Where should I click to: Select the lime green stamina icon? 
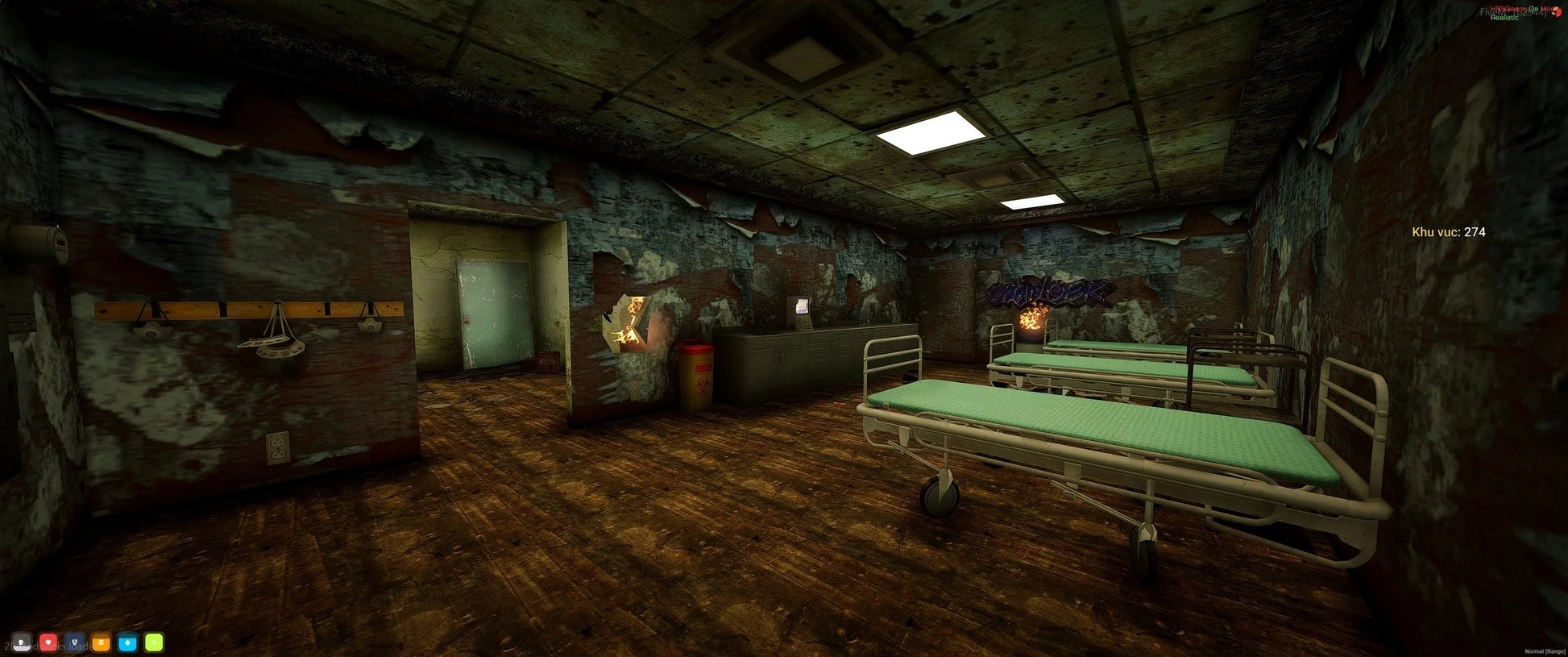tap(154, 642)
